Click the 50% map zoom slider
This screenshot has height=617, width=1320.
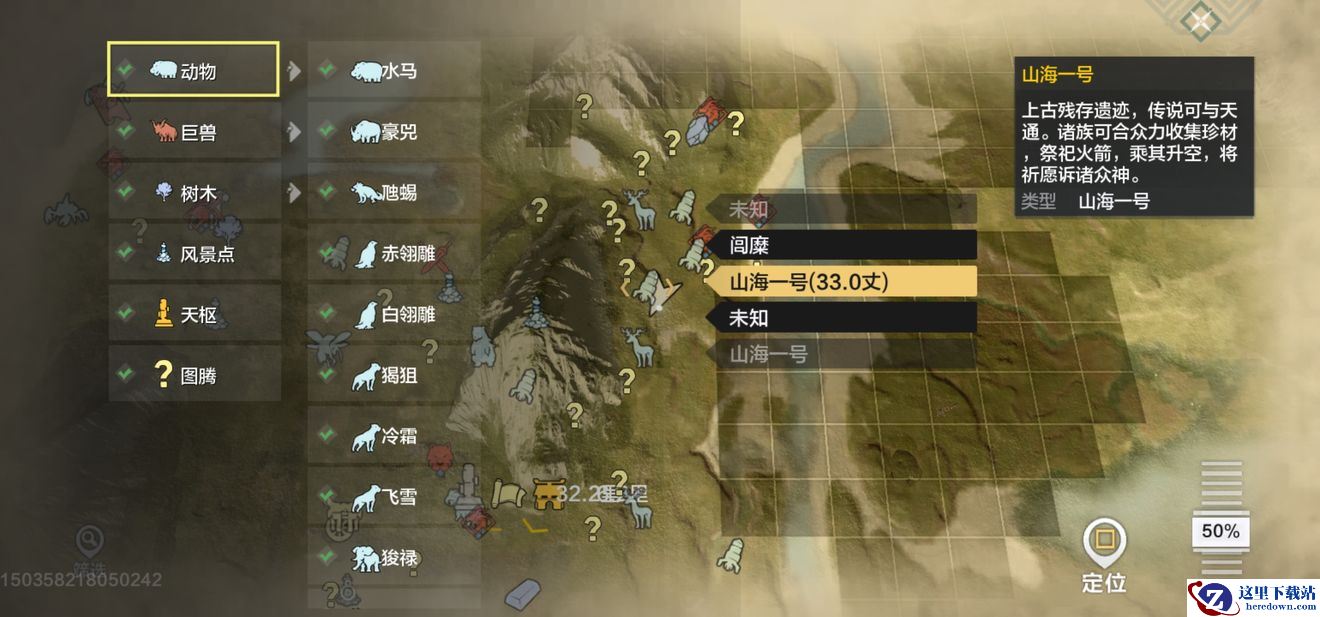[1220, 531]
